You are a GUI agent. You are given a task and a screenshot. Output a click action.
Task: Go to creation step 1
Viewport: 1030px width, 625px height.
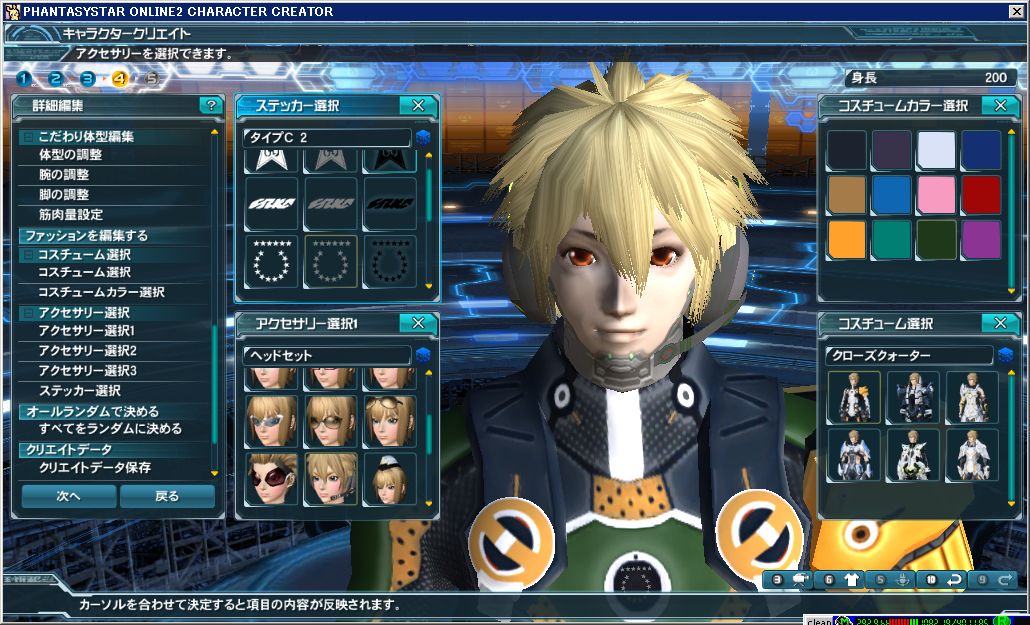tap(24, 78)
